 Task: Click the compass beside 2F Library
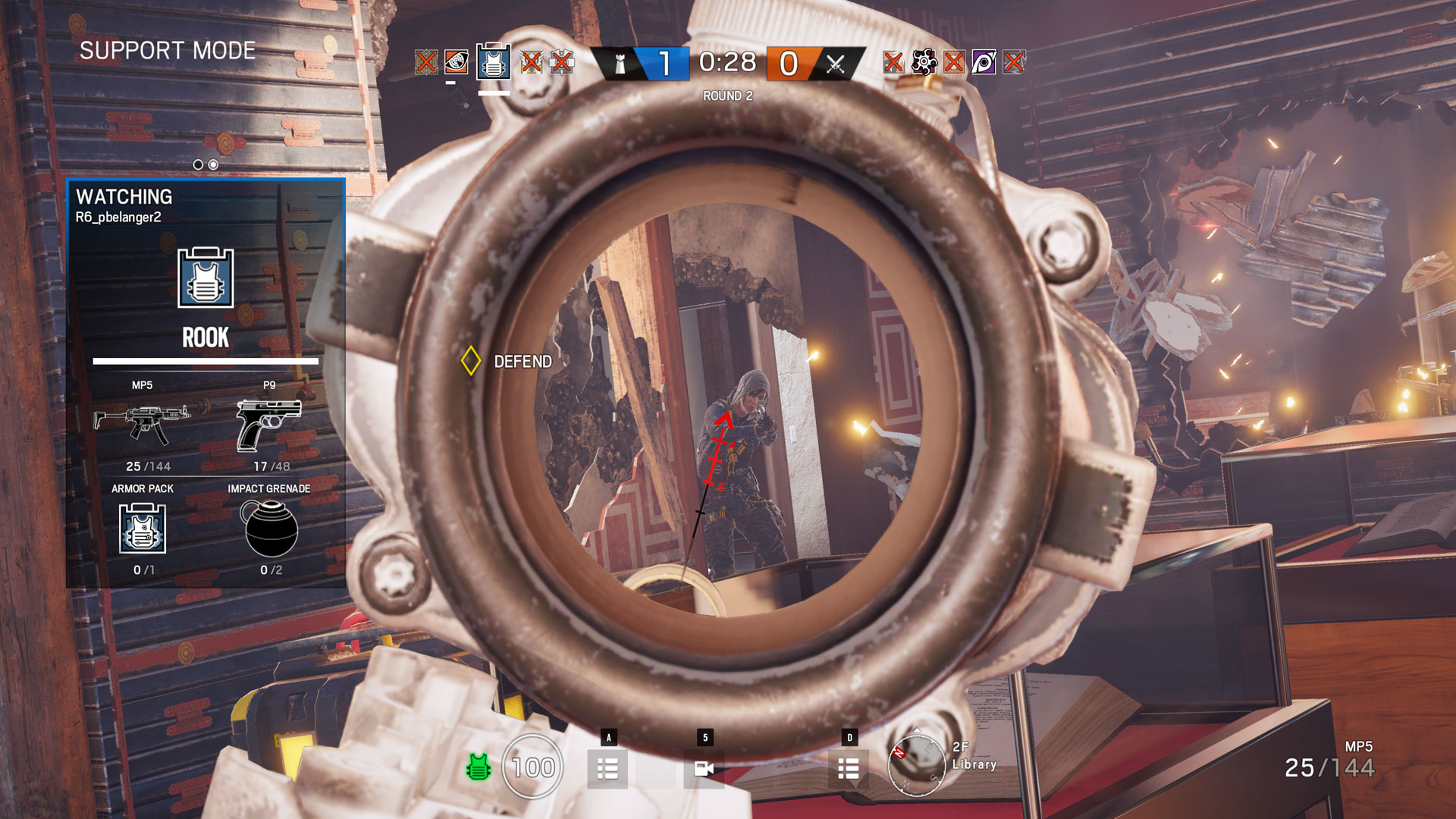(916, 766)
